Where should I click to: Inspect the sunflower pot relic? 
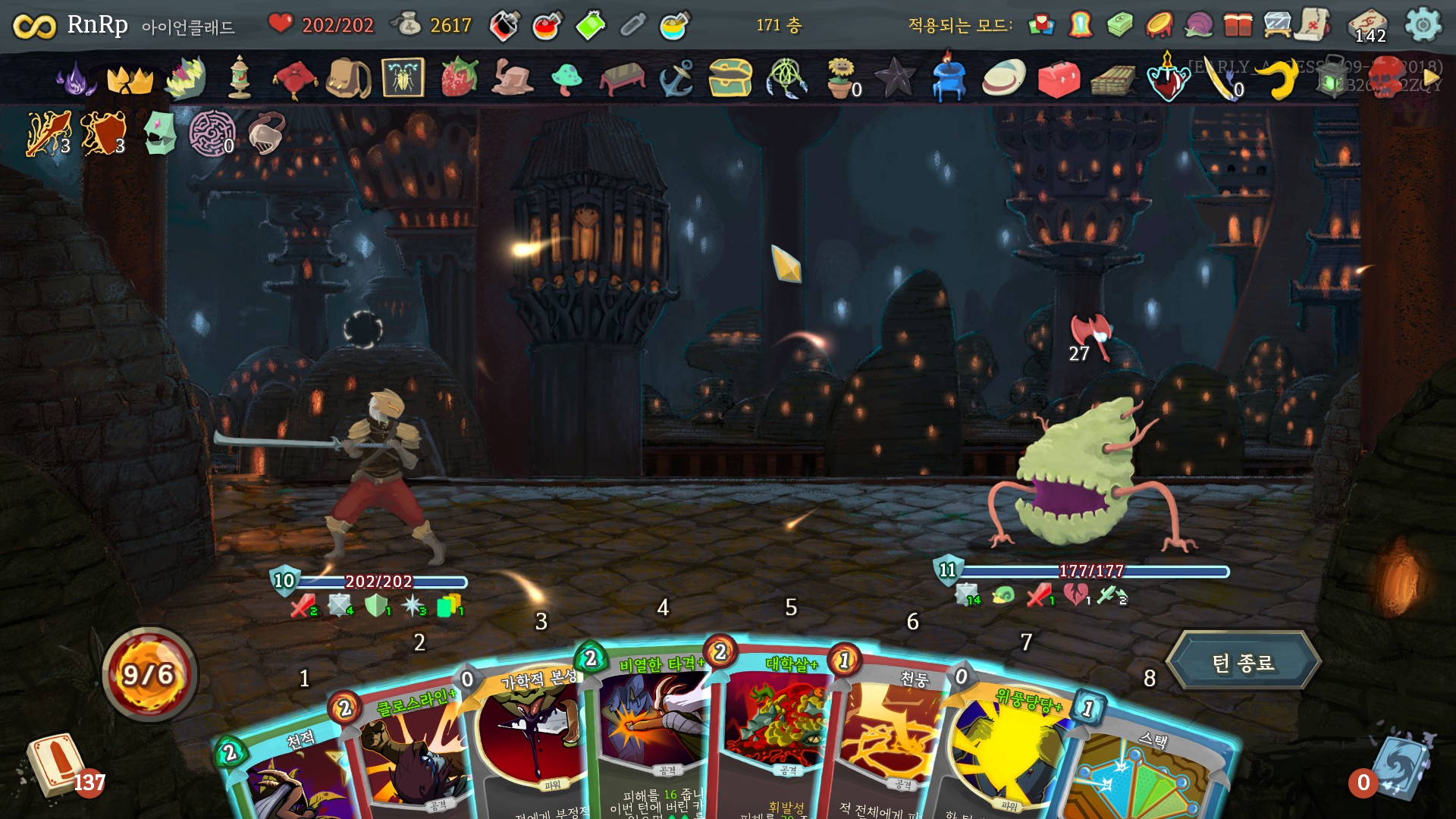(x=840, y=77)
